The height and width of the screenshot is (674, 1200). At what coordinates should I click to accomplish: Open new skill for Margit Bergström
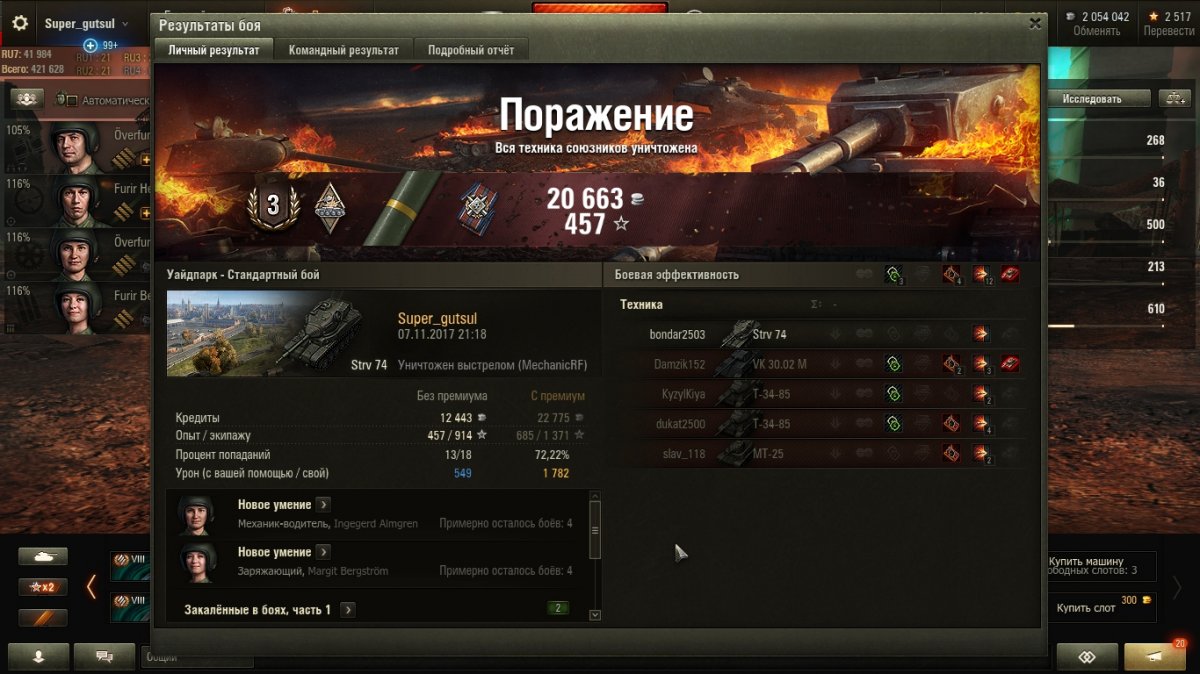pyautogui.click(x=323, y=552)
